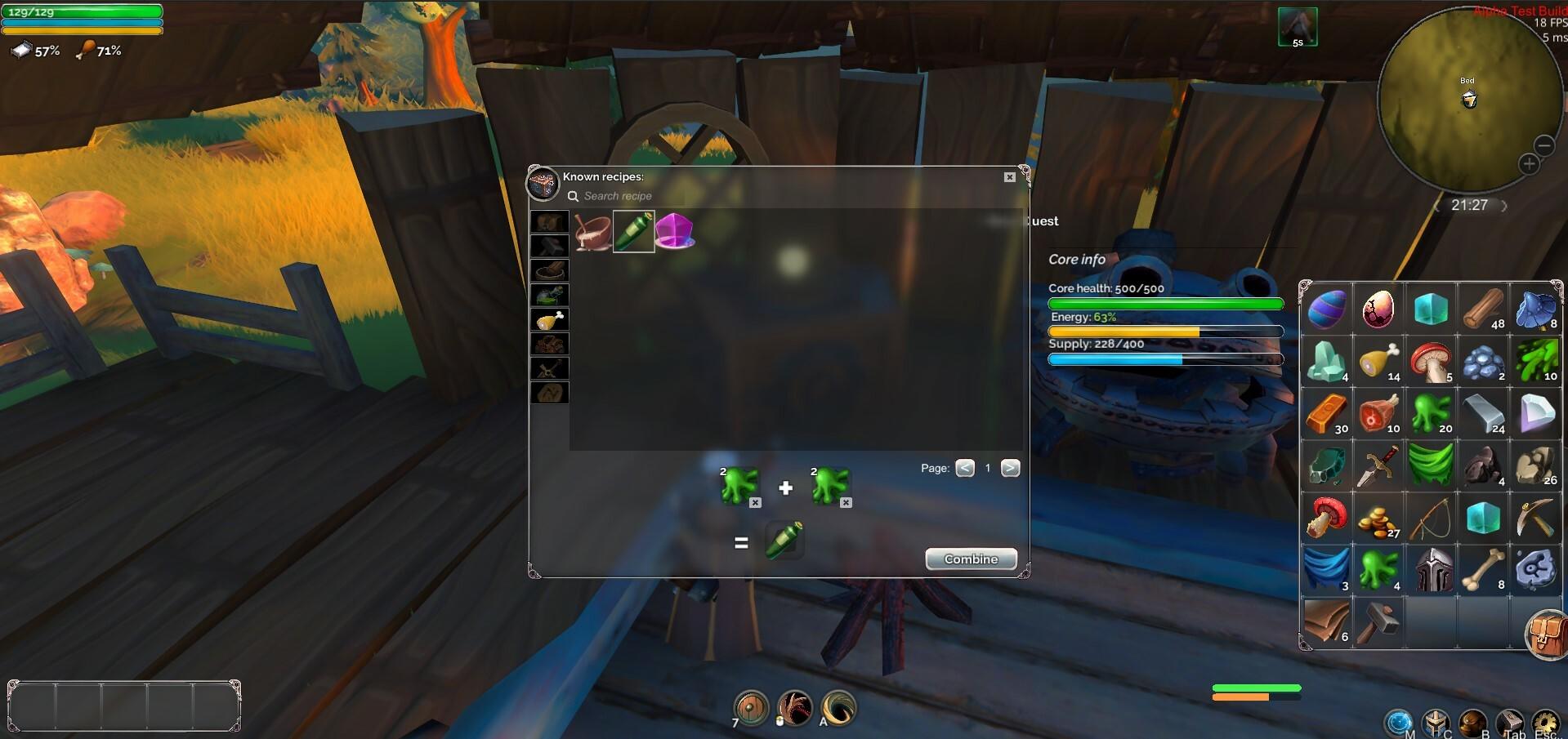Select the mixing bowl recipe
Image resolution: width=1568 pixels, height=739 pixels.
591,233
